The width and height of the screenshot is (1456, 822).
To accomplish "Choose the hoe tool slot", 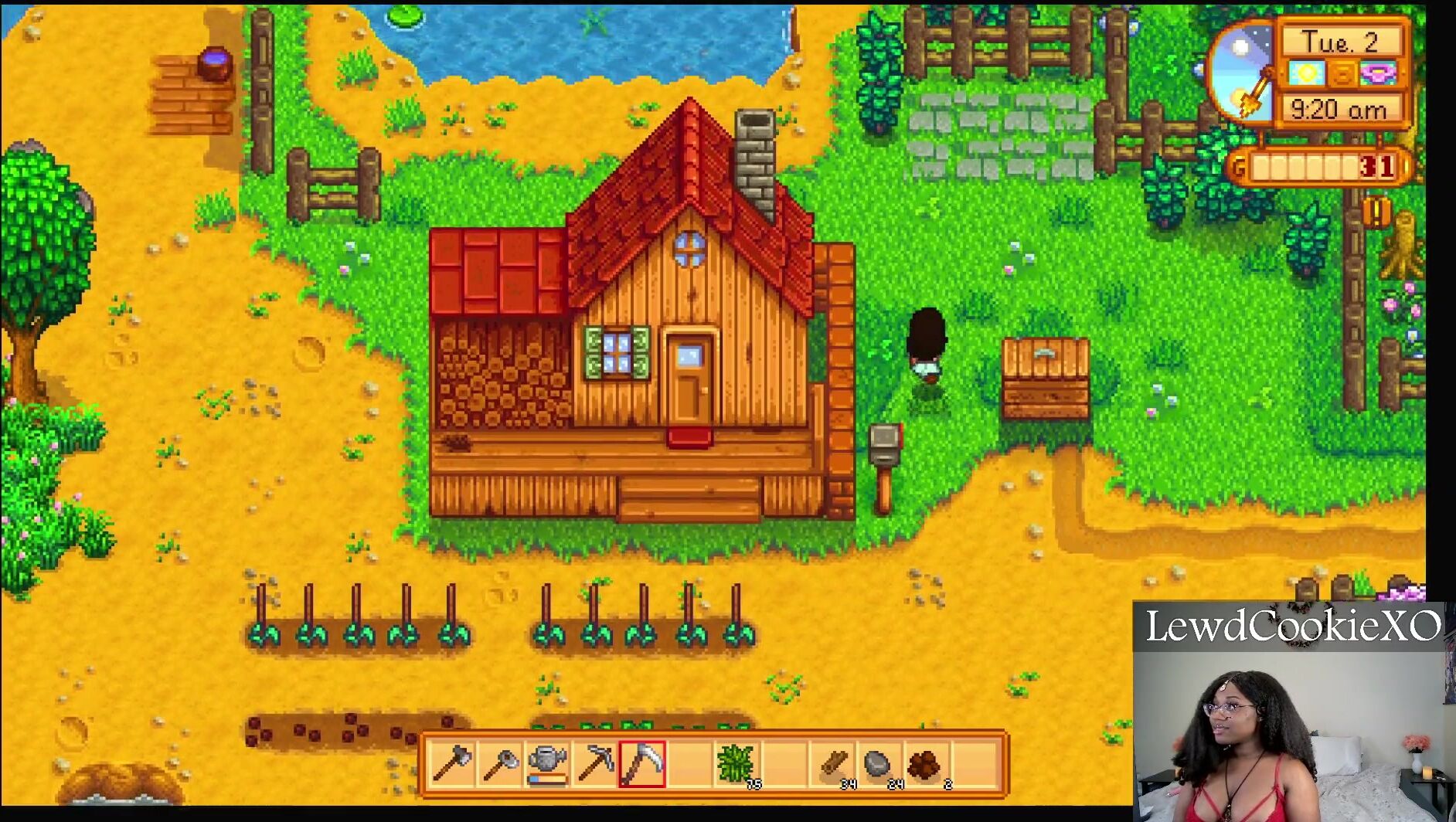I will pos(500,764).
